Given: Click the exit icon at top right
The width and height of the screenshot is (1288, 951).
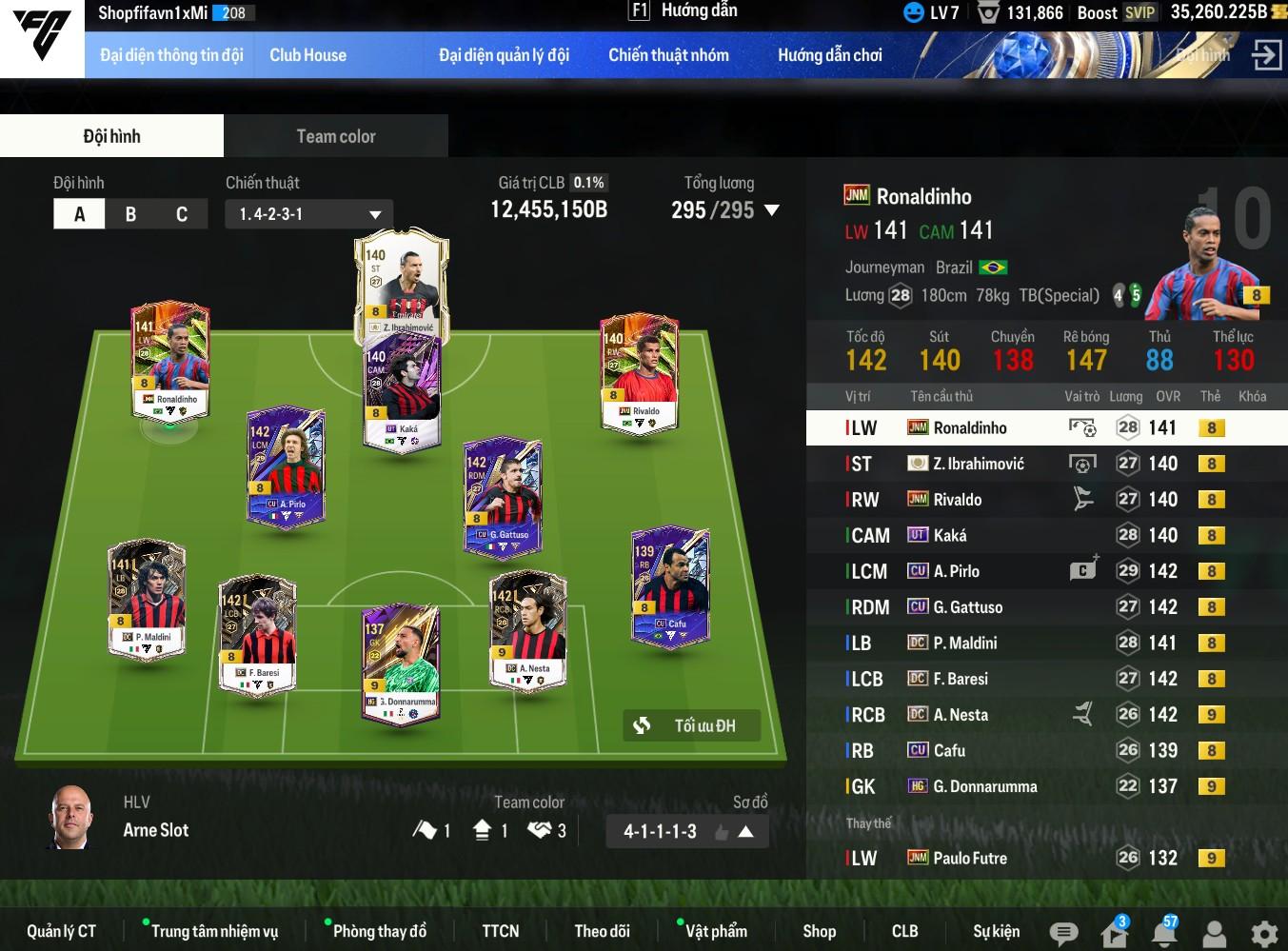Looking at the screenshot, I should pos(1266,55).
